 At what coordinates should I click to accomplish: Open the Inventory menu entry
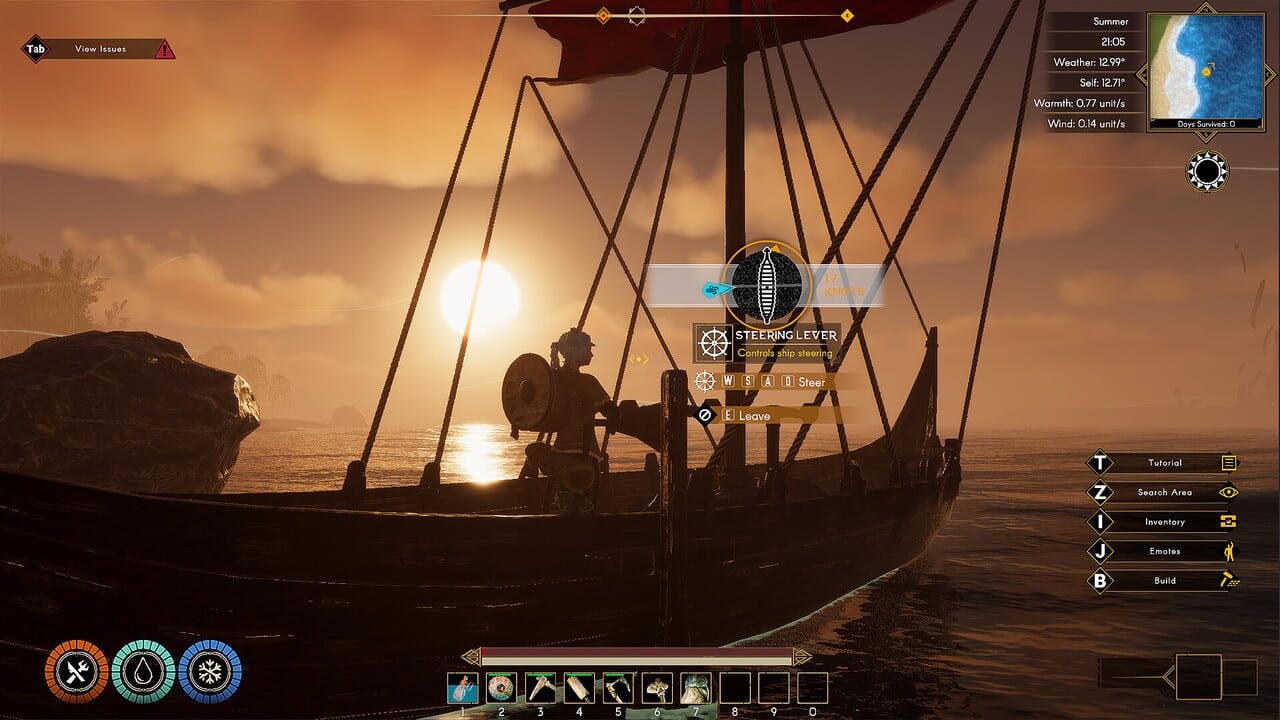(x=1165, y=522)
